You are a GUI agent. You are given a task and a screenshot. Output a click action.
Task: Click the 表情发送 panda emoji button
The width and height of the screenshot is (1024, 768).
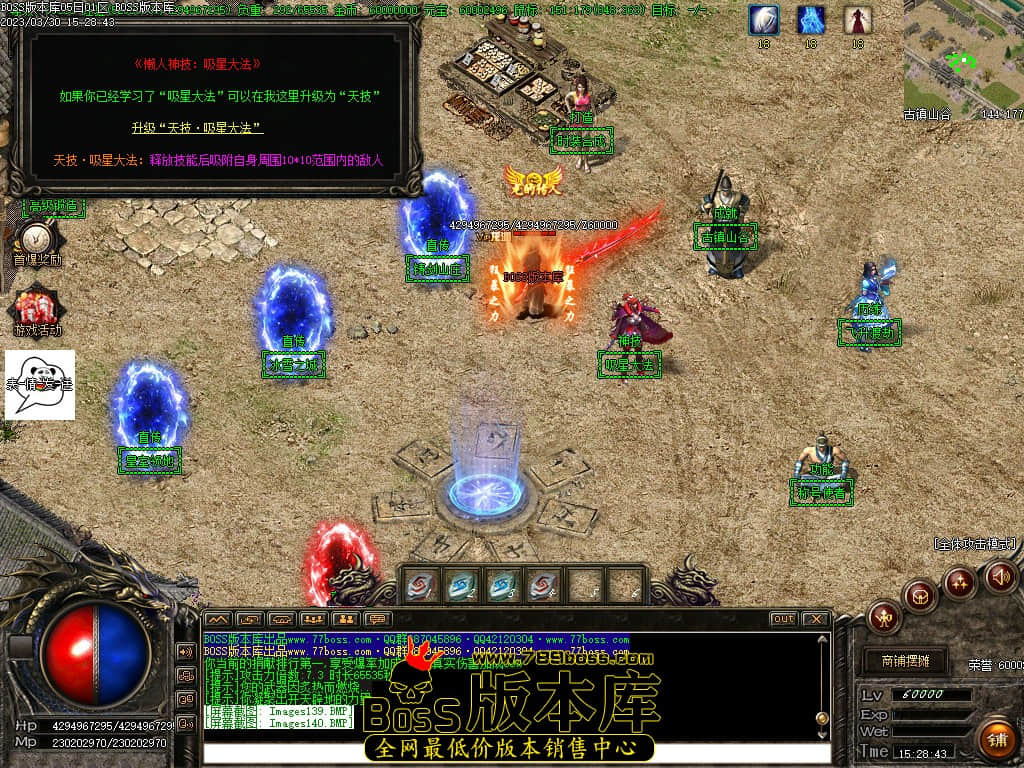click(40, 384)
